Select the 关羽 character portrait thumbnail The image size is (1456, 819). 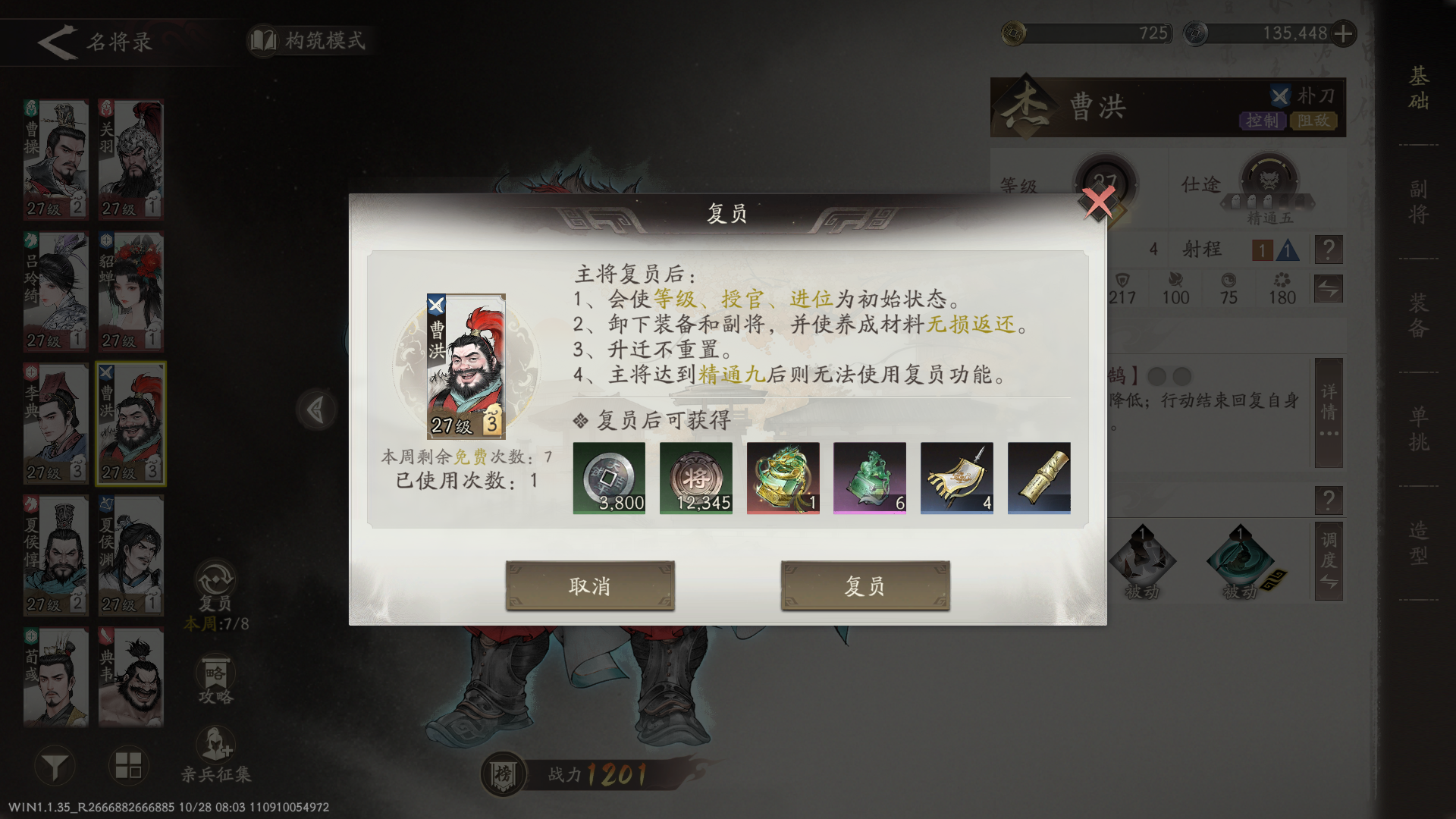click(130, 155)
